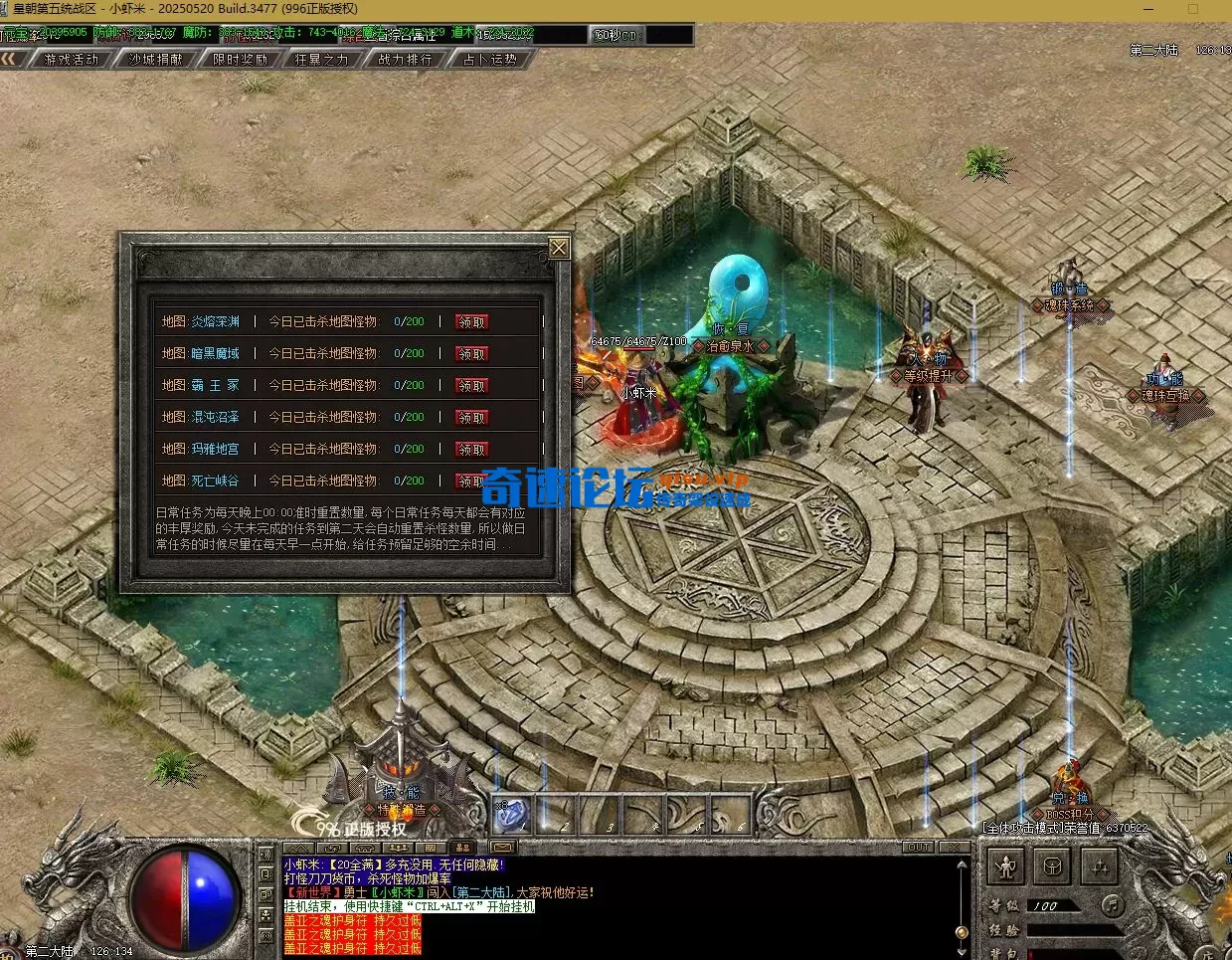Open the 限时奖励 menu
The width and height of the screenshot is (1232, 960).
point(240,60)
